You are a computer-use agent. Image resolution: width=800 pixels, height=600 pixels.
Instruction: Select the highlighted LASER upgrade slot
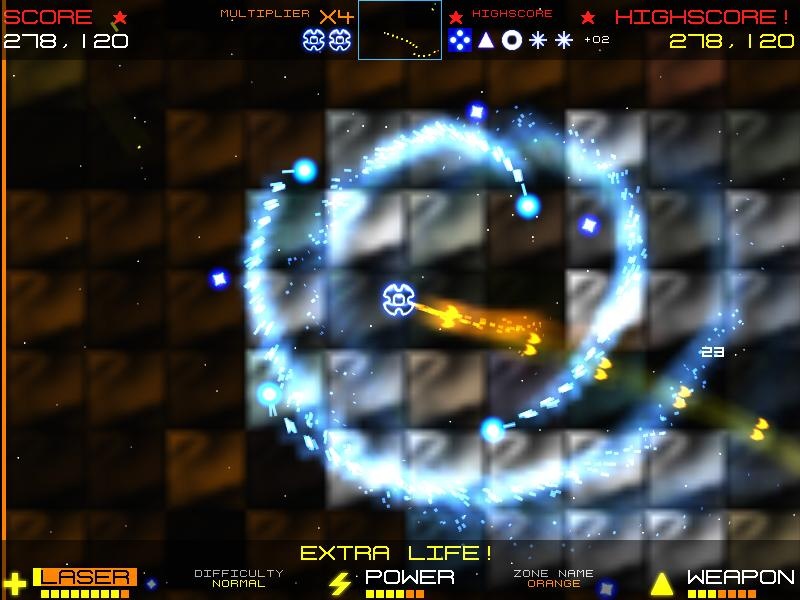tap(84, 577)
